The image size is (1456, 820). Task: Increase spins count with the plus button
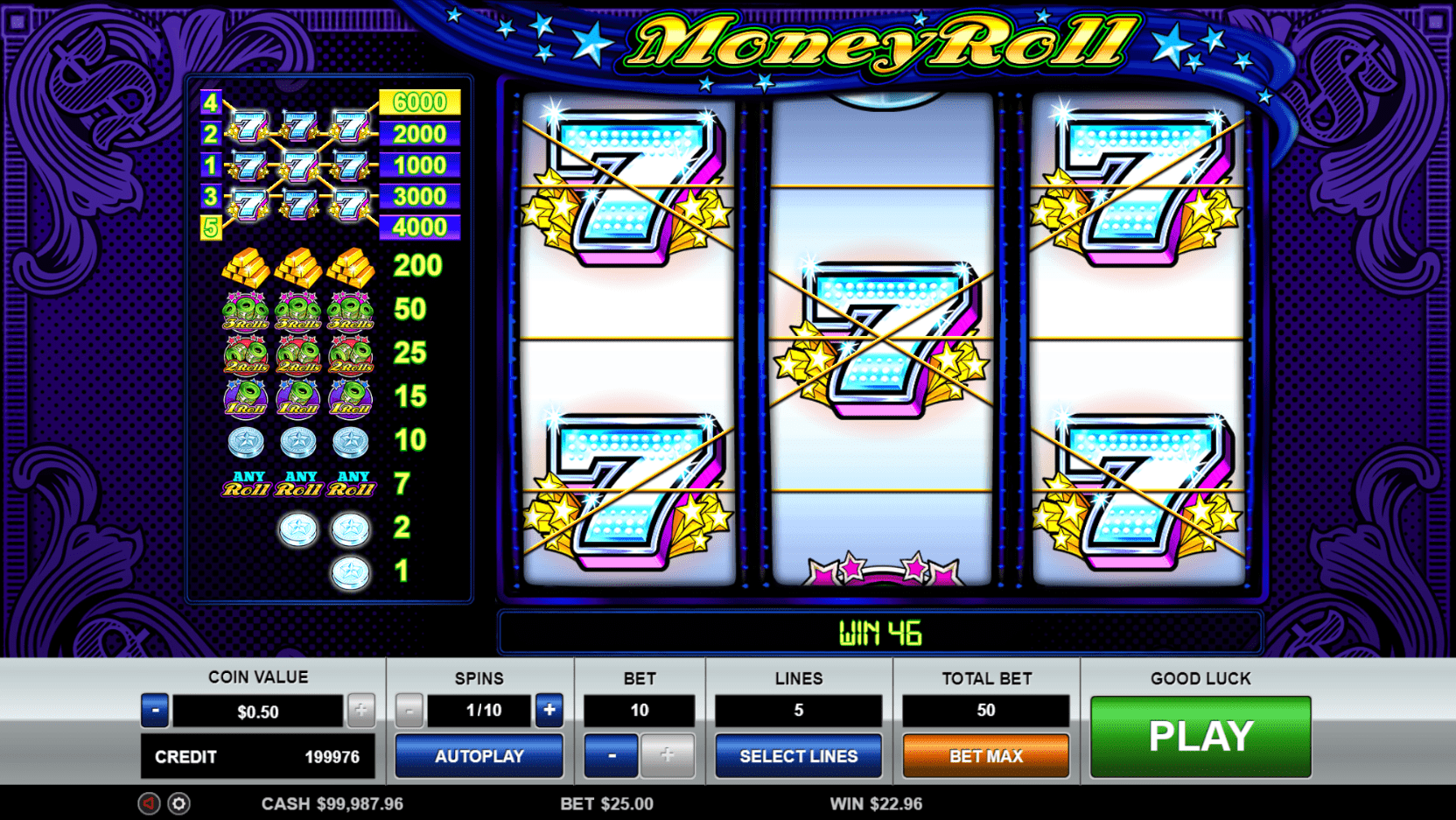549,711
